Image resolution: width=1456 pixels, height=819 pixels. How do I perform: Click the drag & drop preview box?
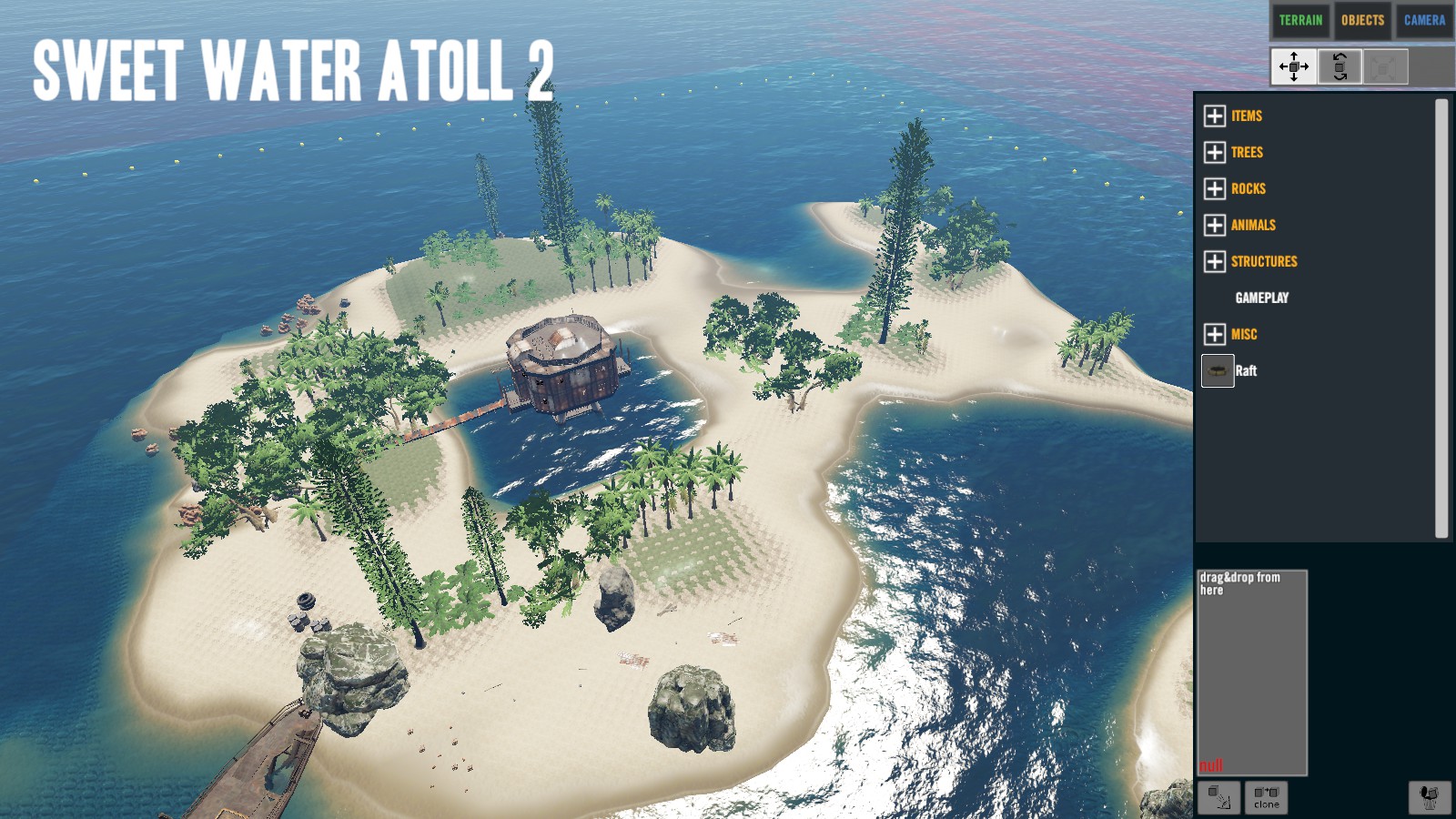[x=1252, y=672]
